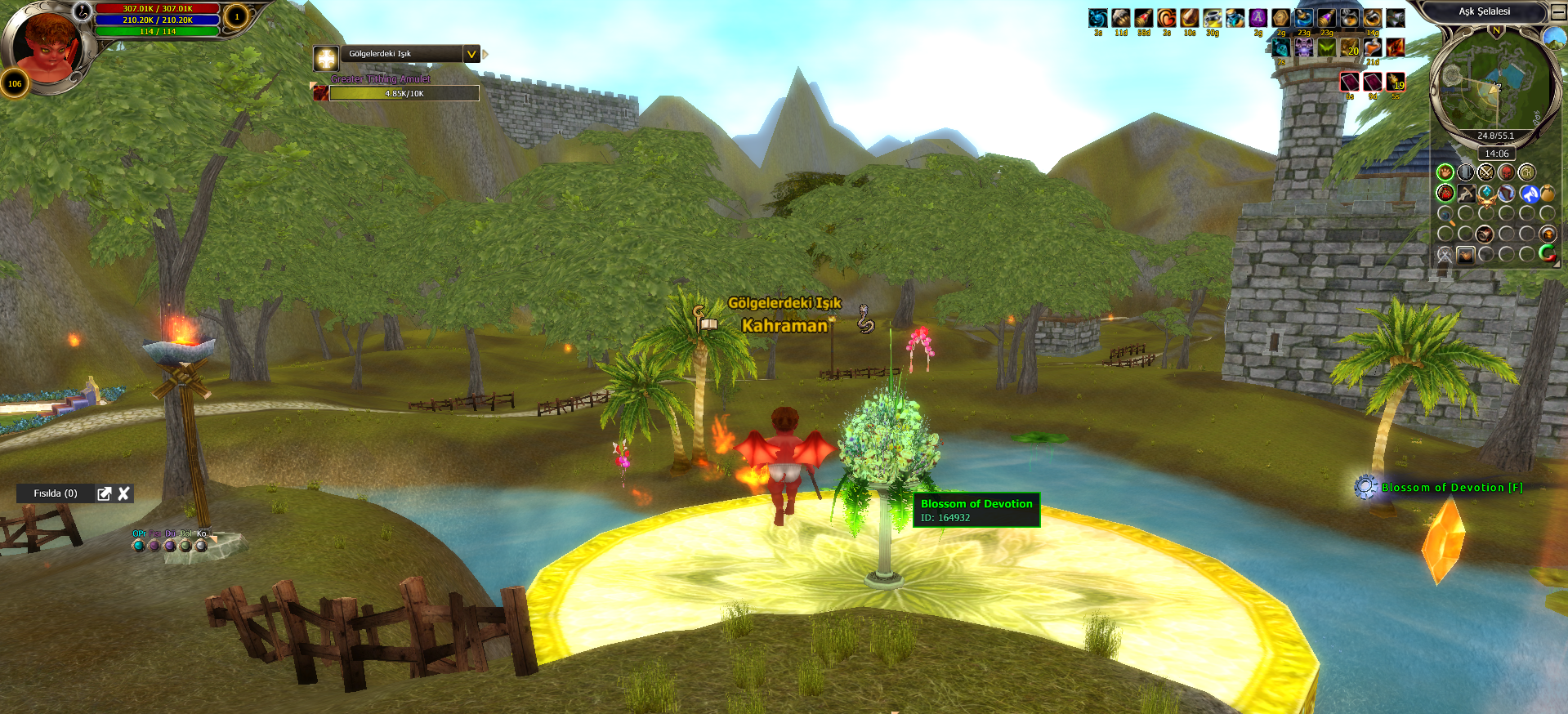Select the Fısılda (0) whisper tab
This screenshot has width=1568, height=714.
[x=56, y=493]
